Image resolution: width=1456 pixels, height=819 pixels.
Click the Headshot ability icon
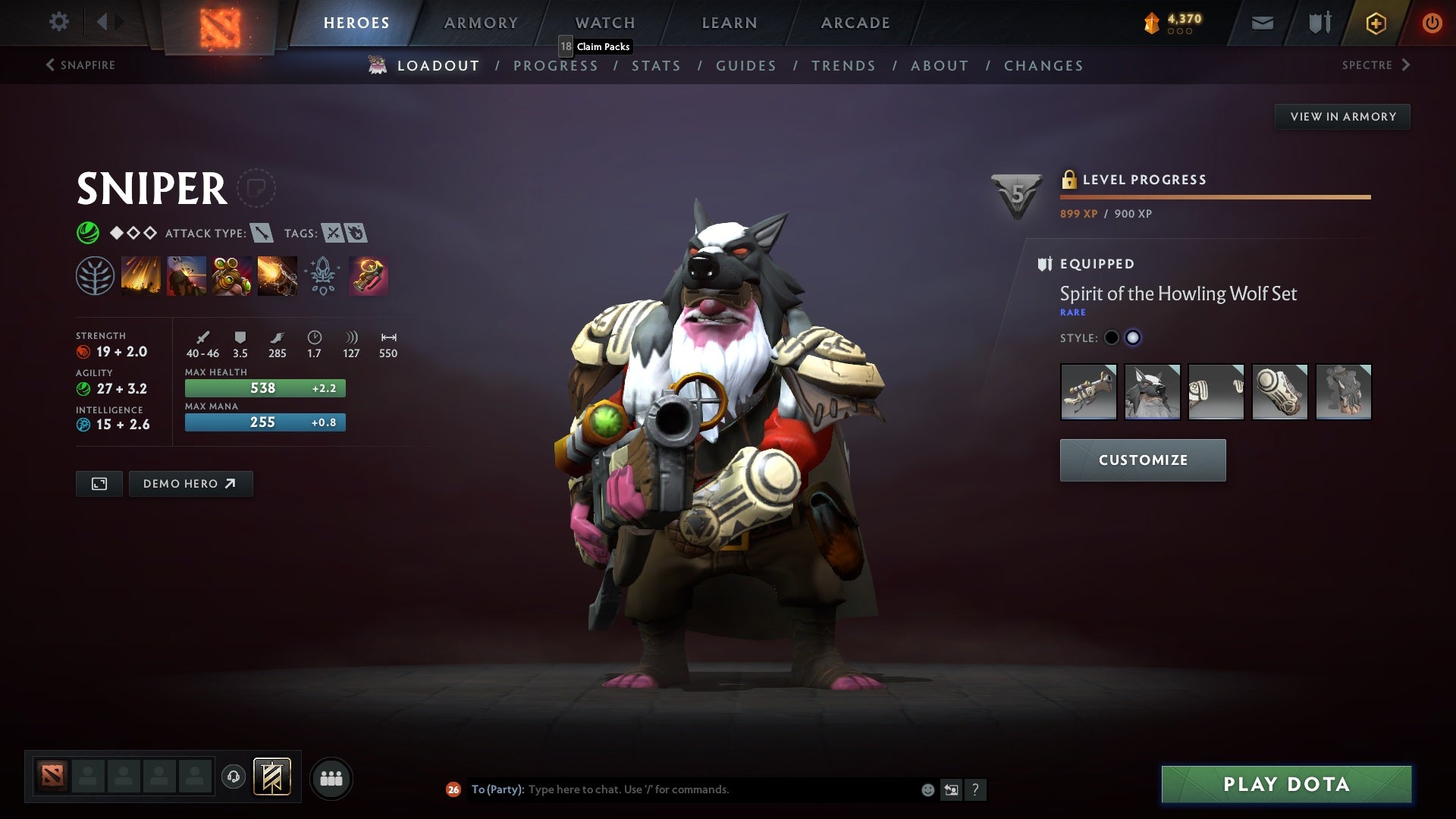click(x=187, y=276)
